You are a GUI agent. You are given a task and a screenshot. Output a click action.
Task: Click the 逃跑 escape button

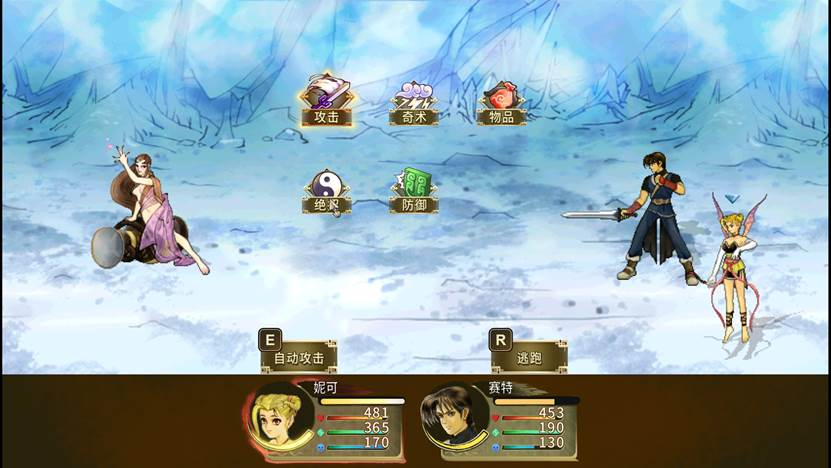pyautogui.click(x=529, y=356)
